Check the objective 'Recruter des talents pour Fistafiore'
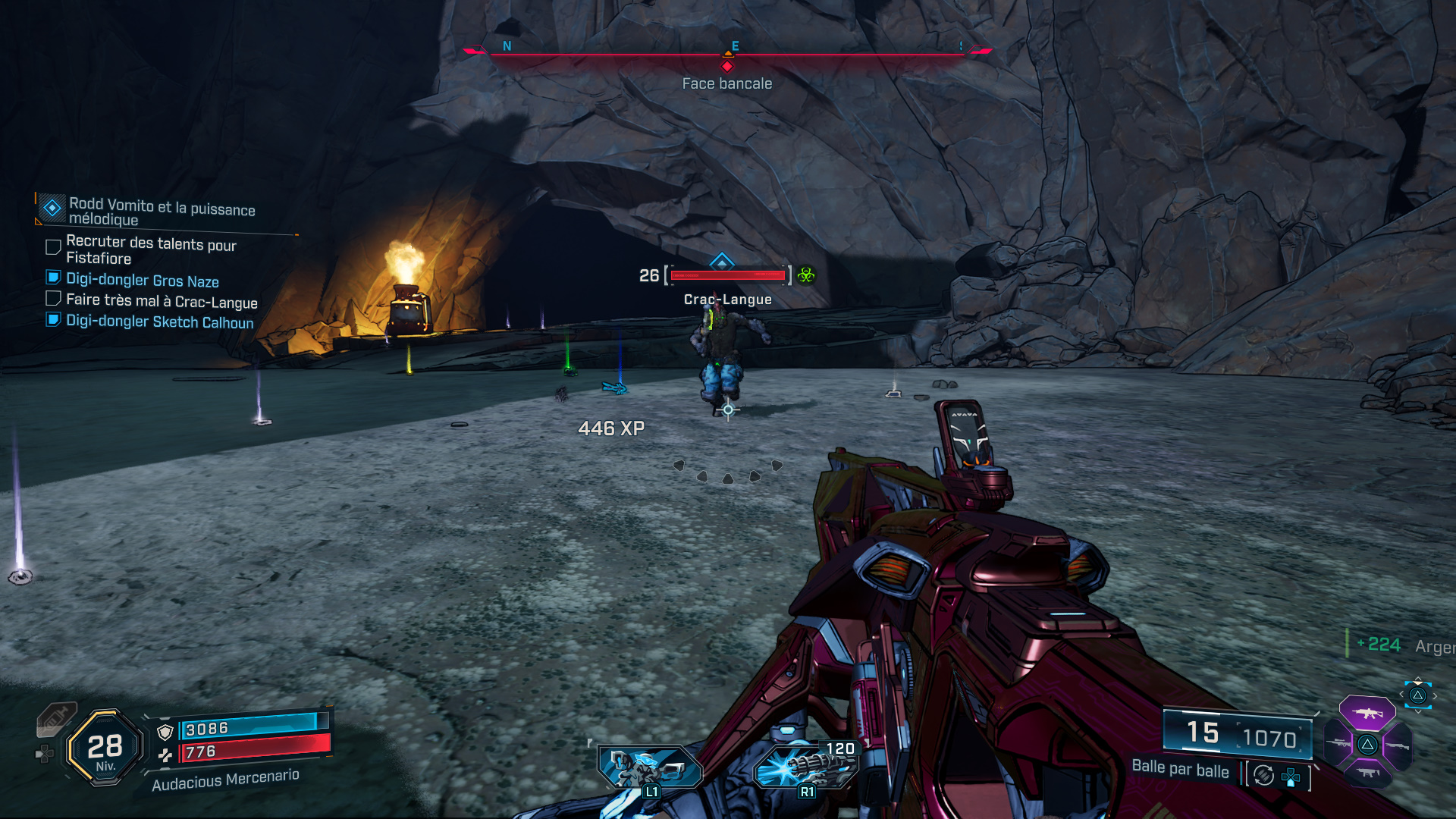 [x=53, y=246]
